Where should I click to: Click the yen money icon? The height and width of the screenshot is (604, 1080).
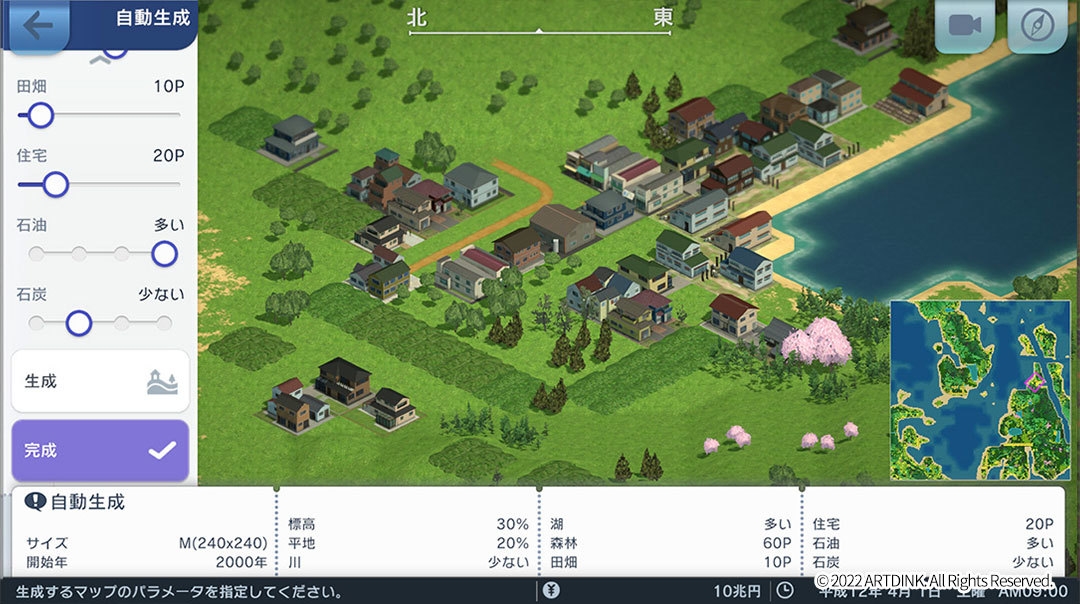(551, 591)
